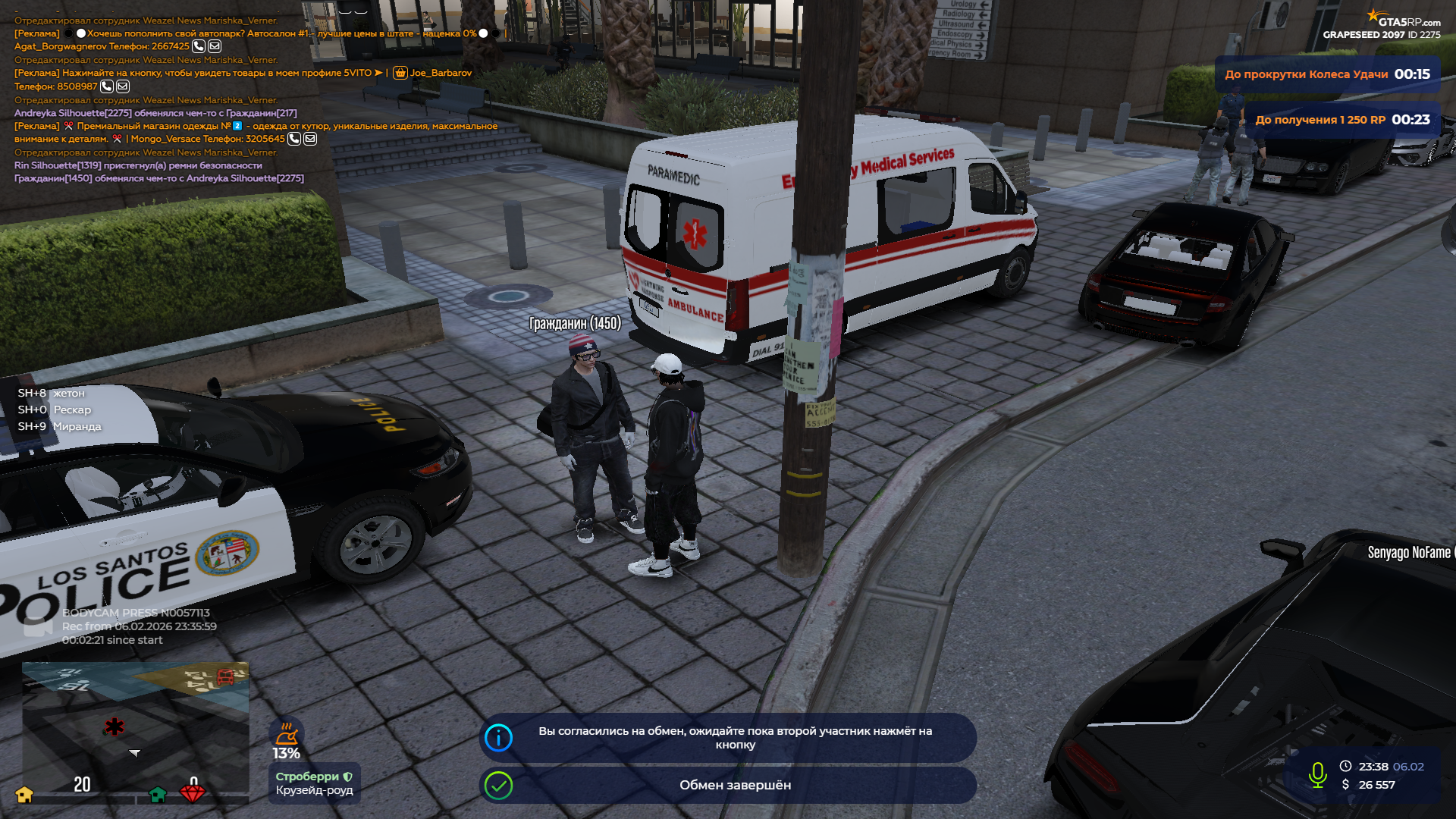Open Joe_Barbarov's 5VITO shop basket button
The image size is (1456, 819).
(400, 73)
